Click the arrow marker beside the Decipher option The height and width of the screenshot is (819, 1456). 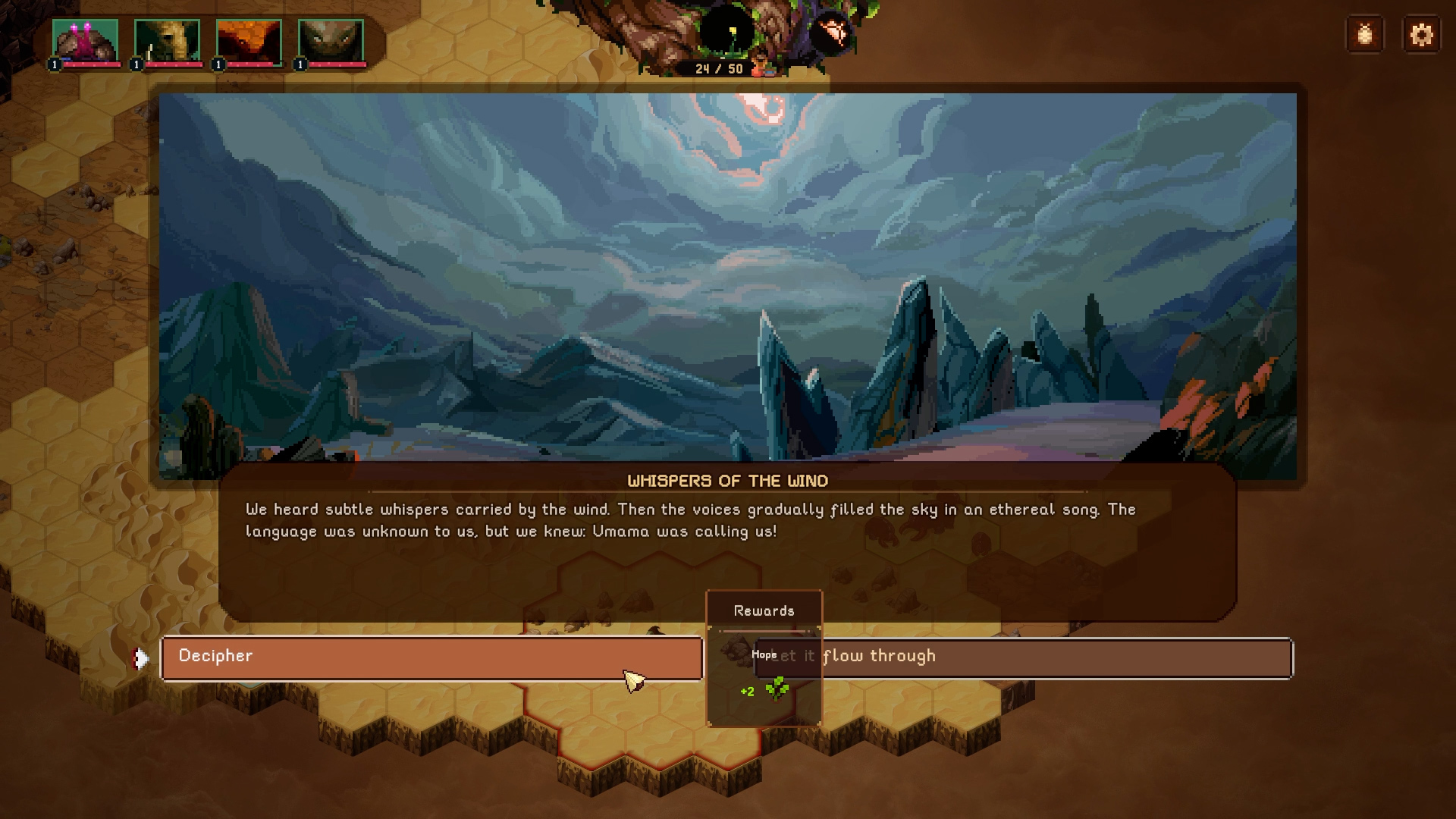point(141,657)
